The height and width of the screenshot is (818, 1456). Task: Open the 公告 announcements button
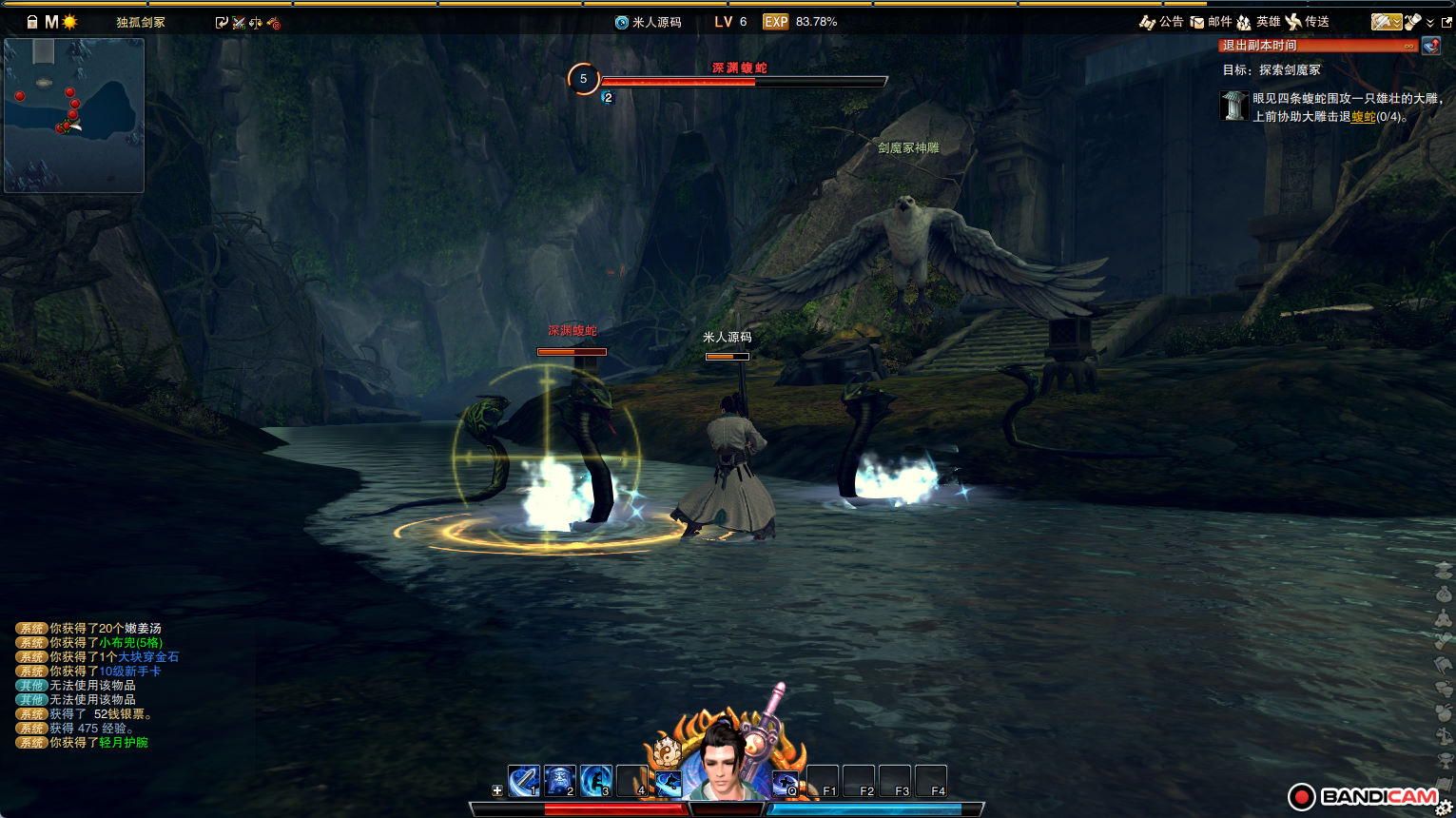point(1161,22)
